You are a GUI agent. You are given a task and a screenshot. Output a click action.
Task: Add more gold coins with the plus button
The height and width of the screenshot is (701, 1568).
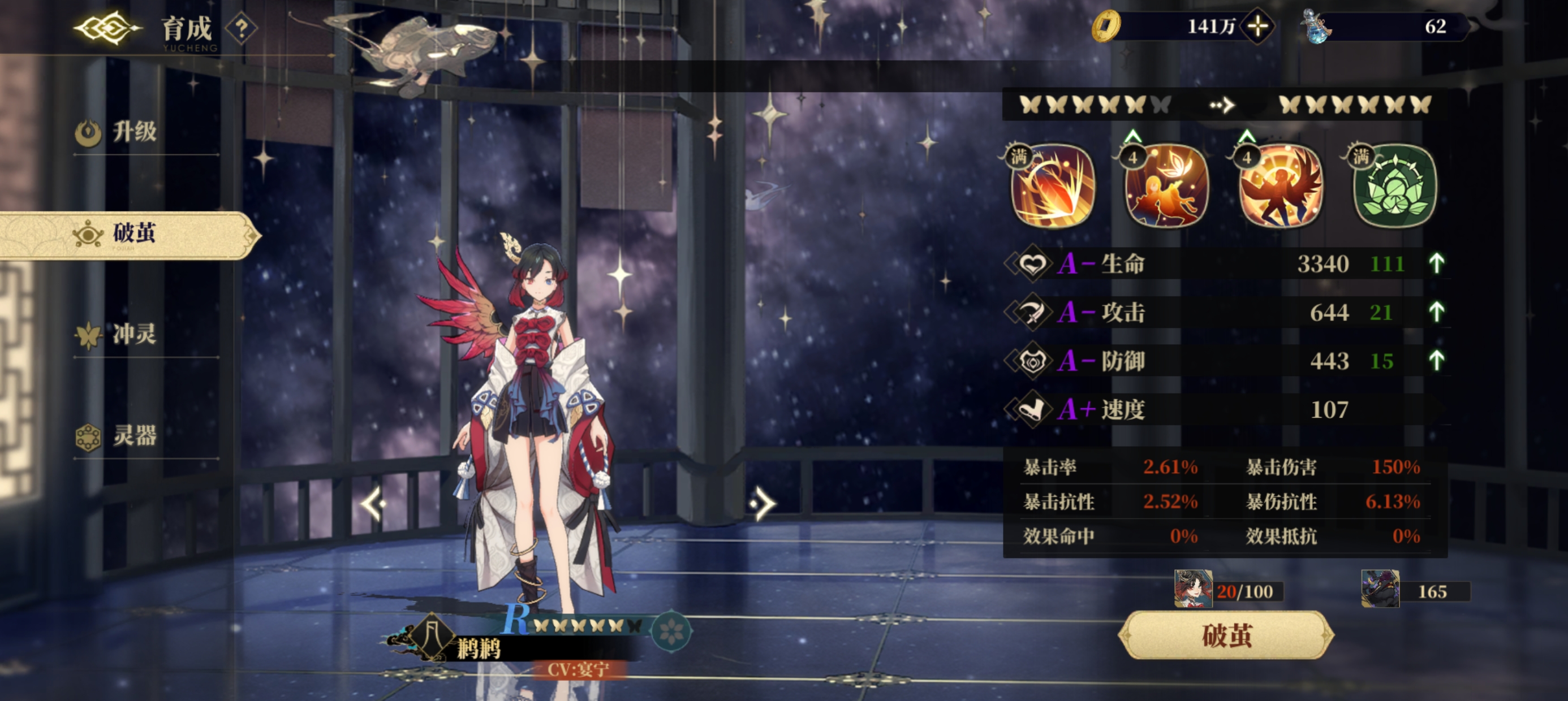pos(1257,26)
